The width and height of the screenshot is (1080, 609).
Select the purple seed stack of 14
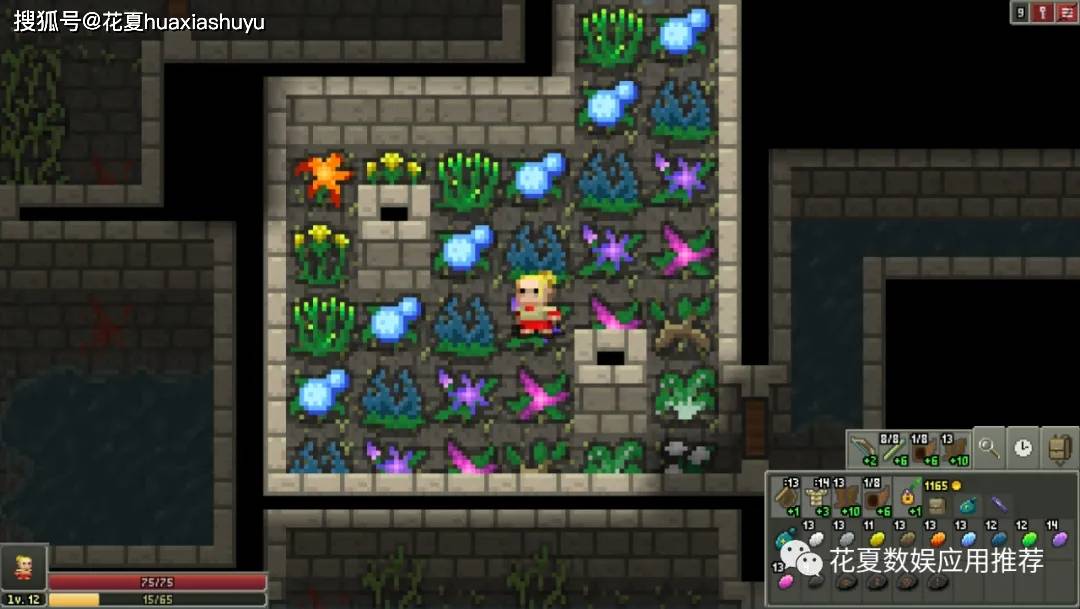[1058, 539]
